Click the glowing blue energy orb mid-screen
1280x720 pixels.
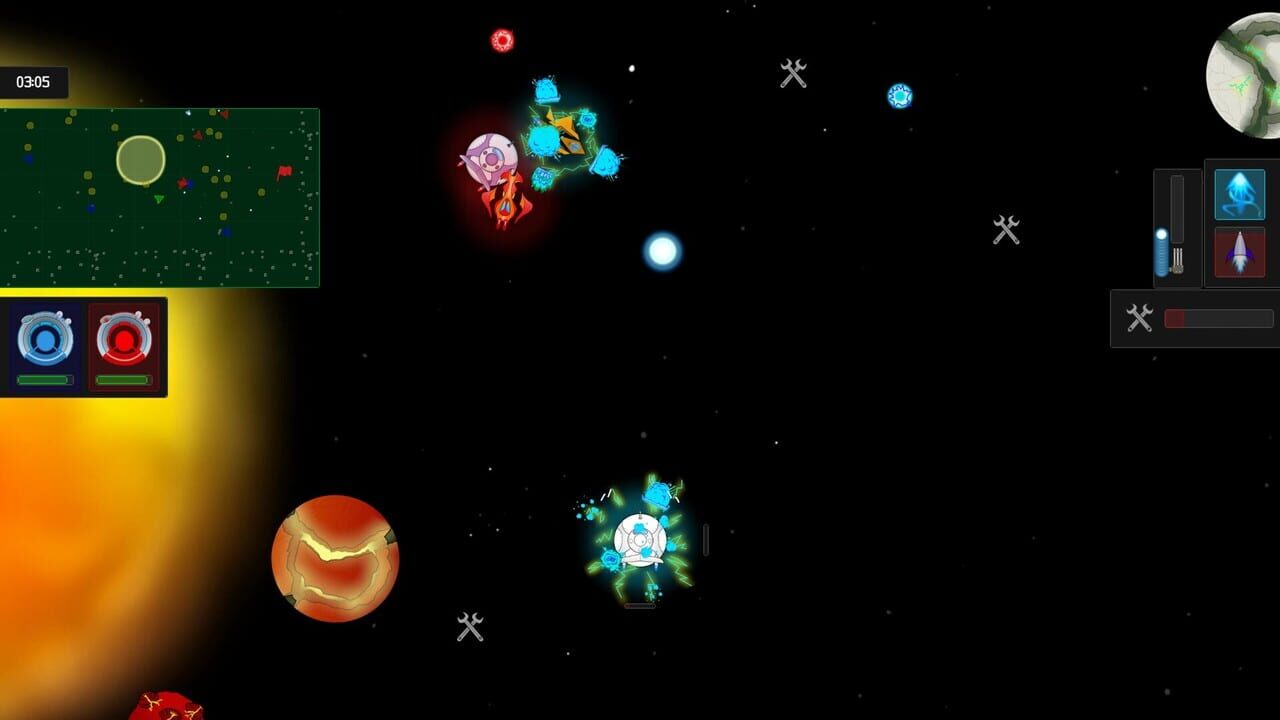[662, 249]
